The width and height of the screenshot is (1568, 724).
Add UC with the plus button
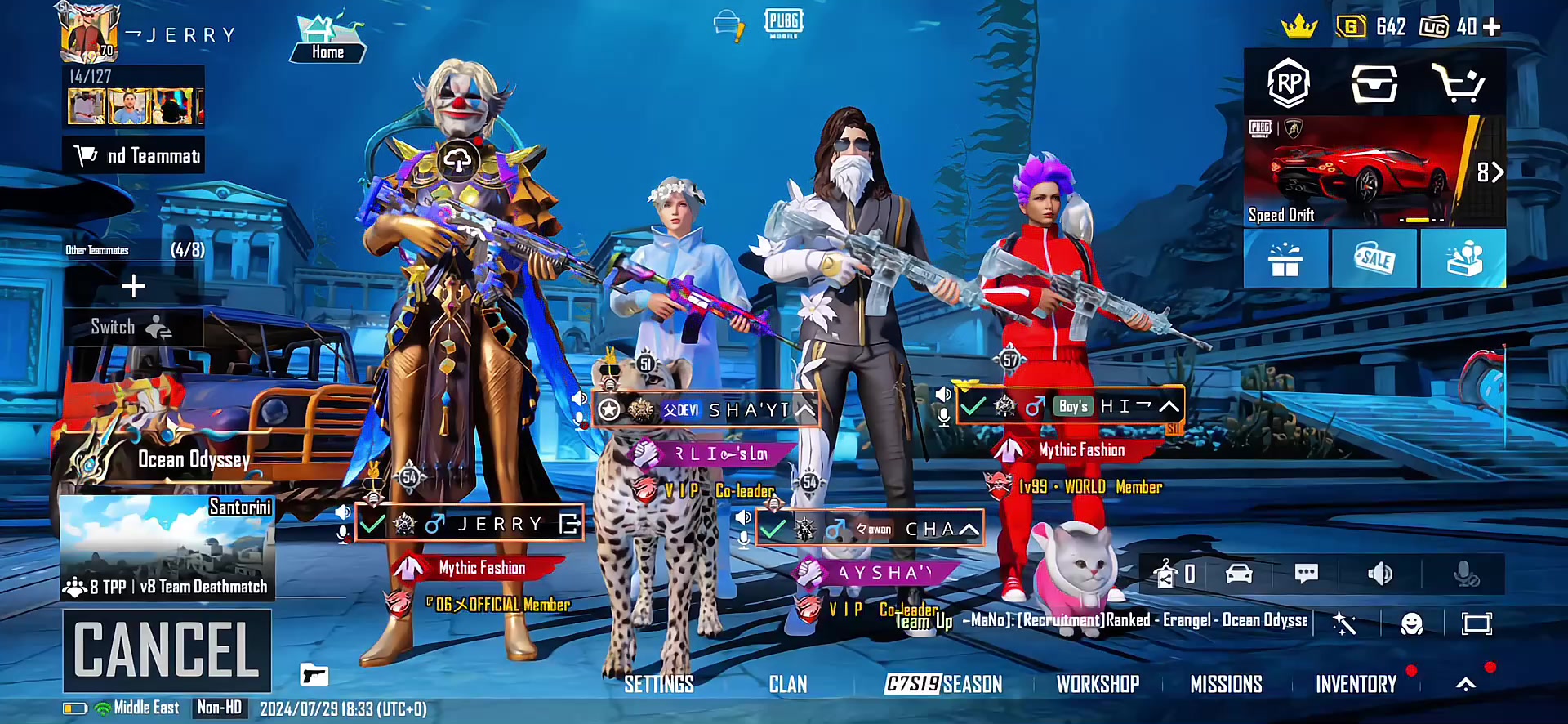(x=1492, y=27)
